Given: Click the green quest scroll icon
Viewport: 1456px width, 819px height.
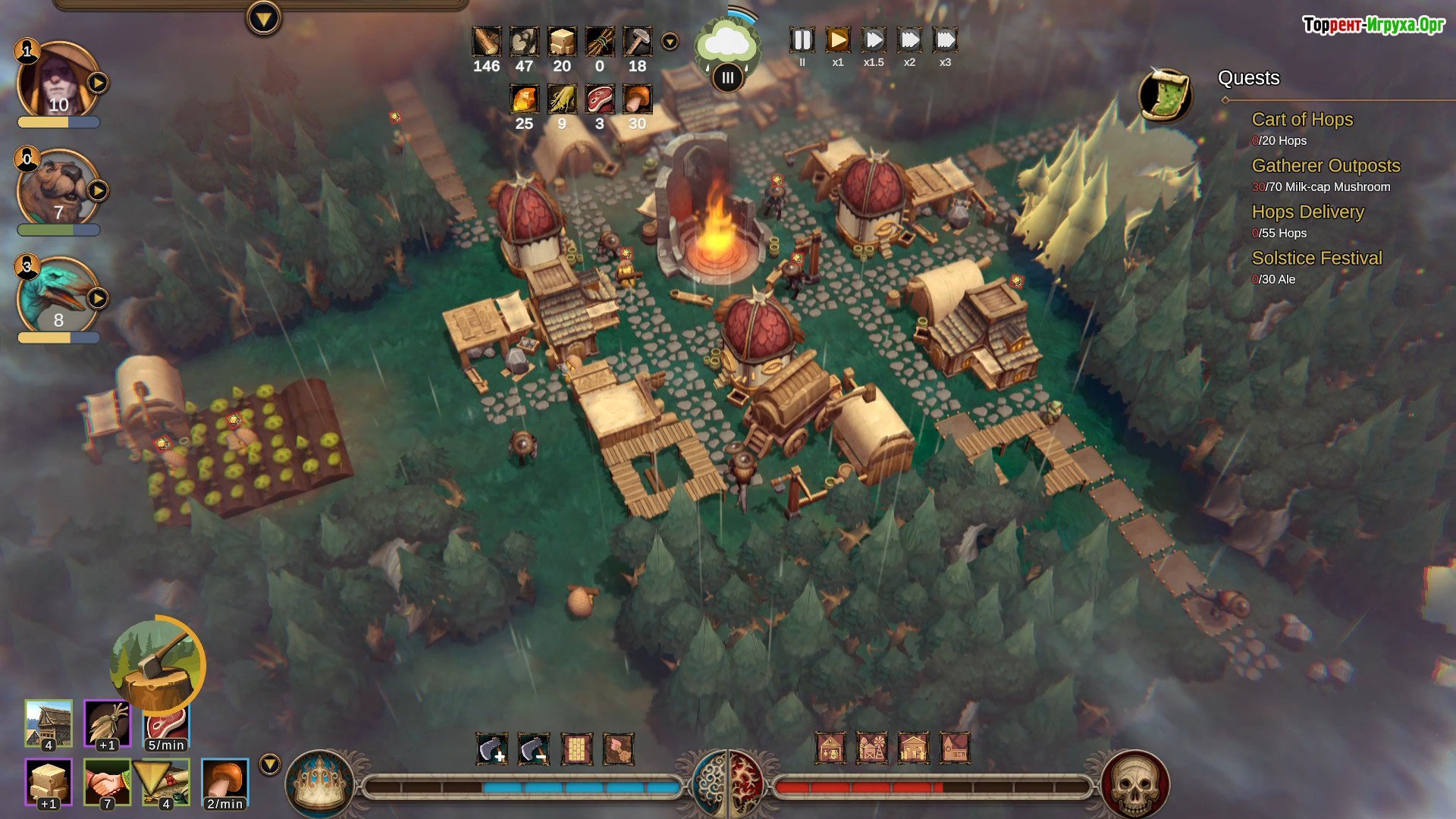Looking at the screenshot, I should (1166, 95).
